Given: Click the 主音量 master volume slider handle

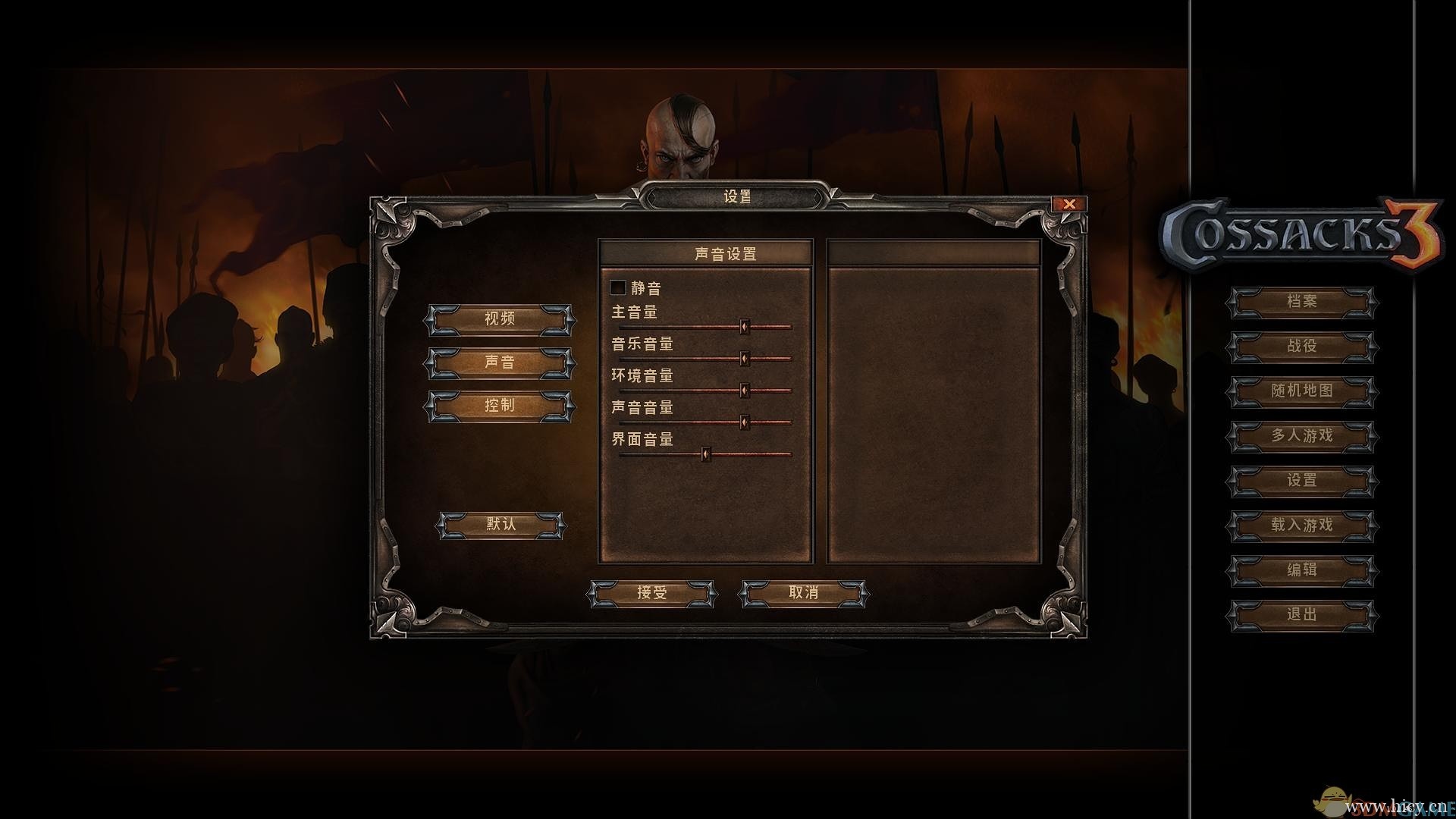Looking at the screenshot, I should point(744,327).
